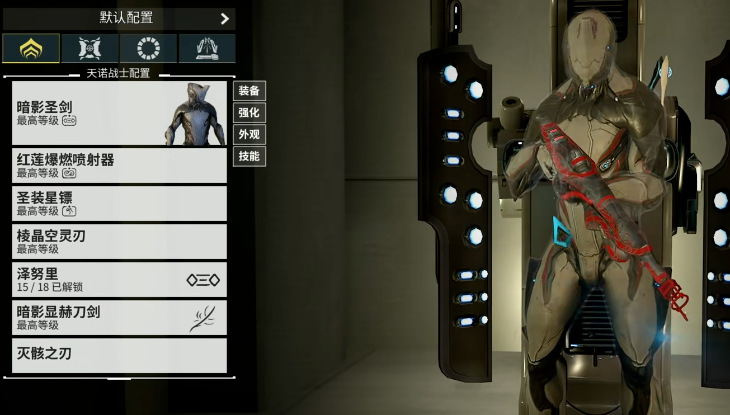Select the 棱晶空灵刃 melee weapon slot
The height and width of the screenshot is (415, 730).
point(119,241)
